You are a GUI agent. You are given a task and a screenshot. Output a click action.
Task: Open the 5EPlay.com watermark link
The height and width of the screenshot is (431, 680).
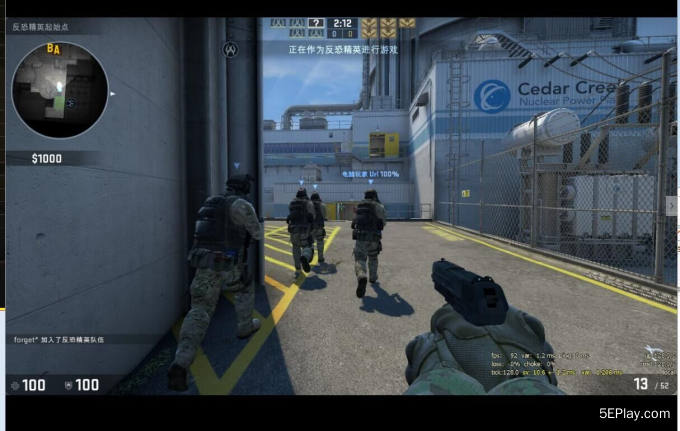(x=634, y=413)
